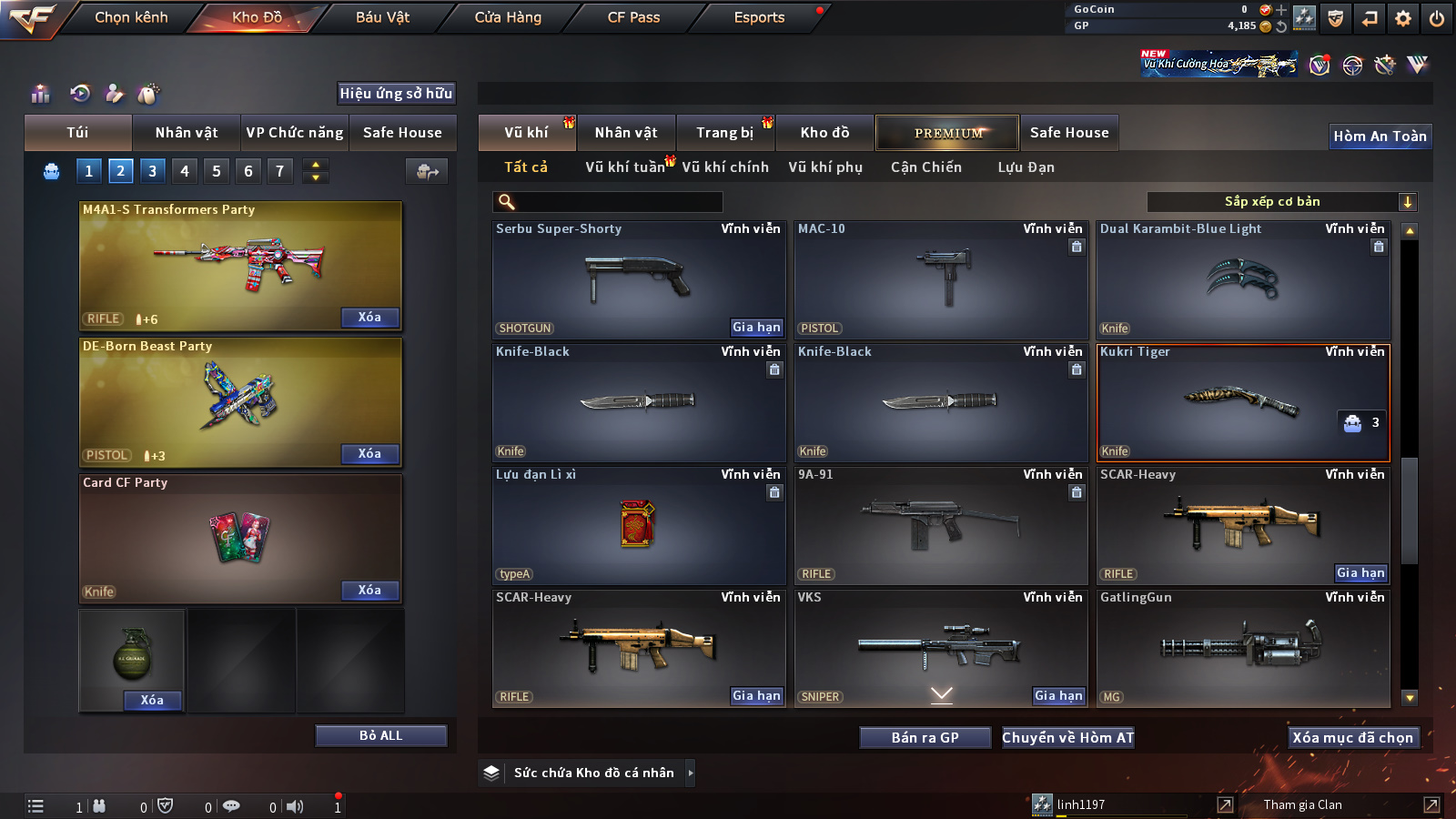The width and height of the screenshot is (1456, 819).
Task: Choose the GatlingGun item tile
Action: coord(1243,648)
